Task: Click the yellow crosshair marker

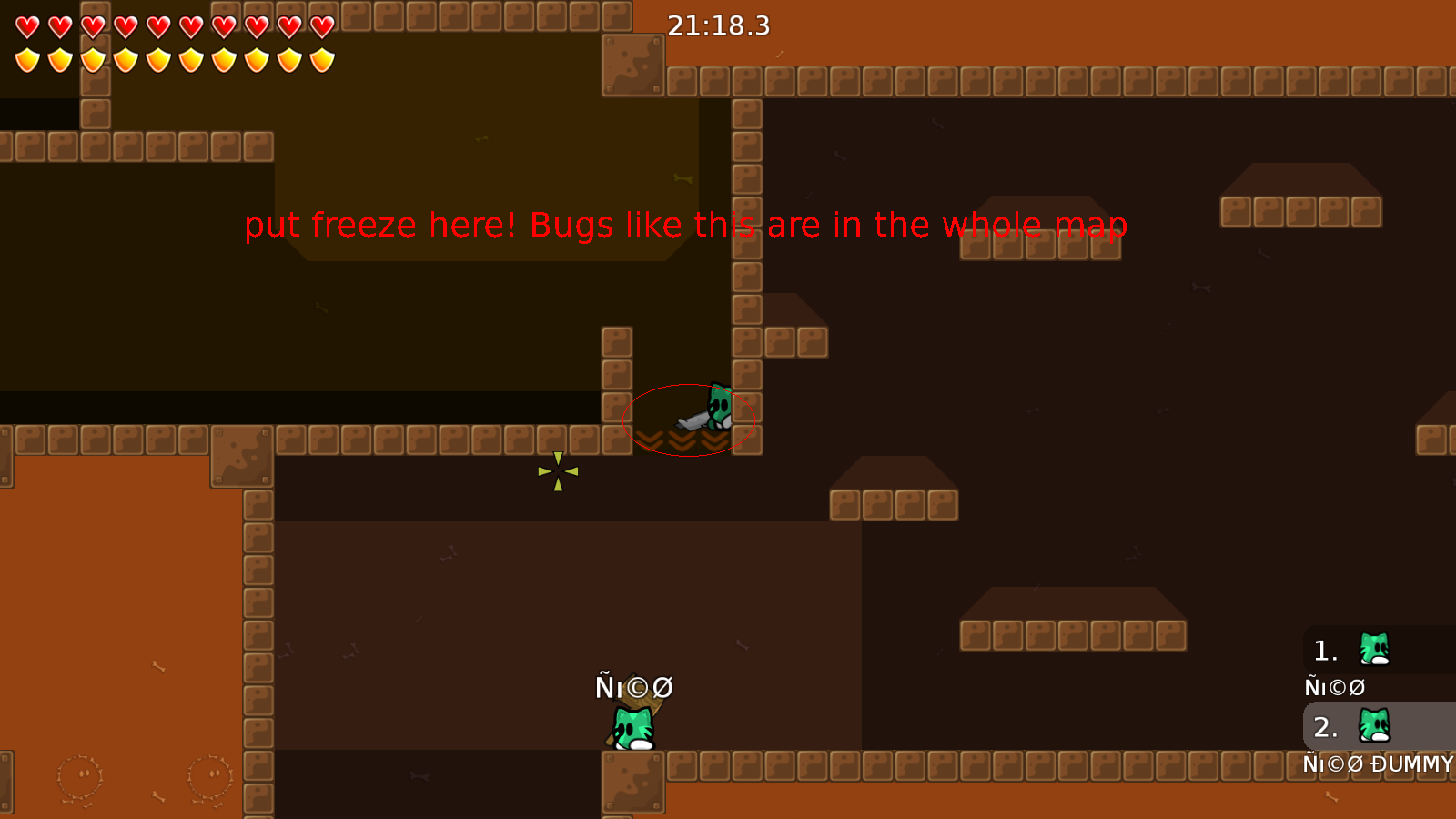Action: [x=557, y=471]
